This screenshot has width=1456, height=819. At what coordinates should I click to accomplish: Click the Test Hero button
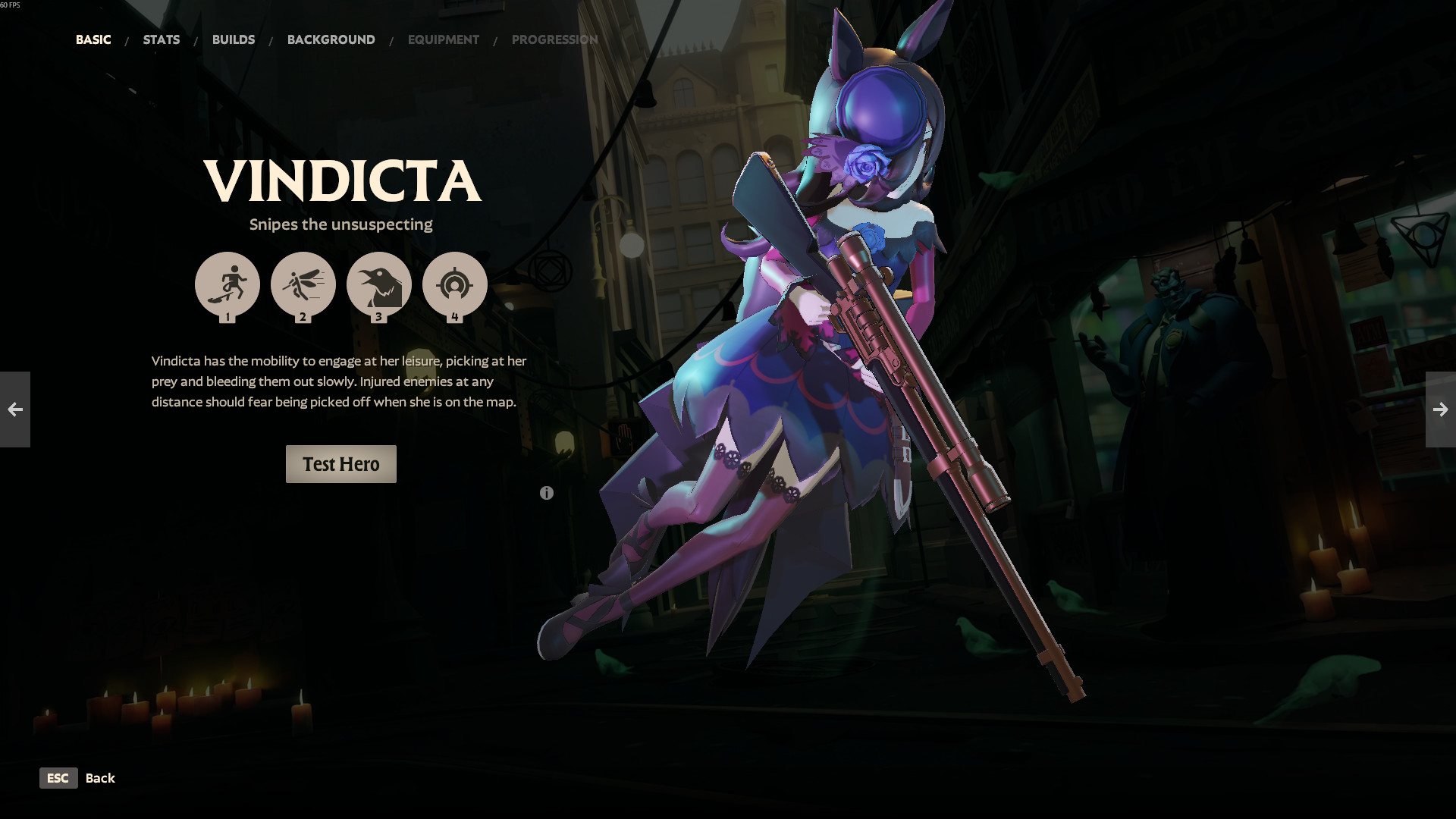click(x=340, y=463)
